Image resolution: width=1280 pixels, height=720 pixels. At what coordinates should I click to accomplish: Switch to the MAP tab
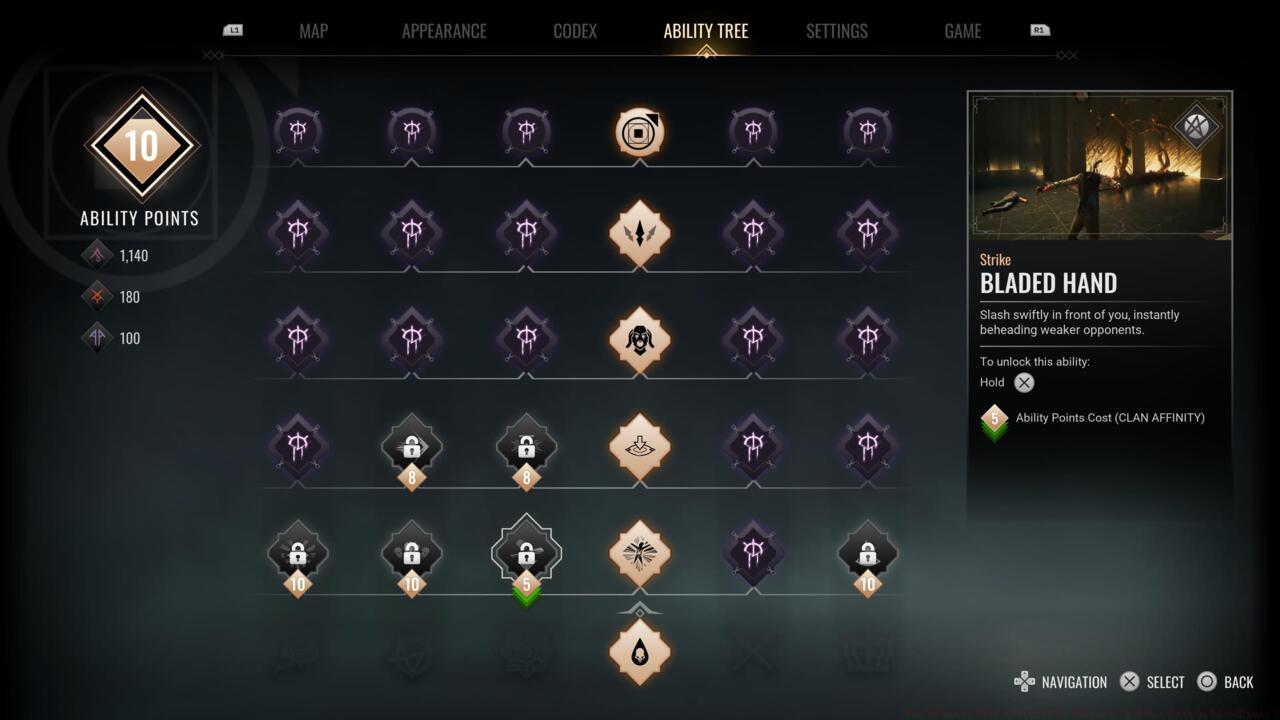click(x=313, y=31)
